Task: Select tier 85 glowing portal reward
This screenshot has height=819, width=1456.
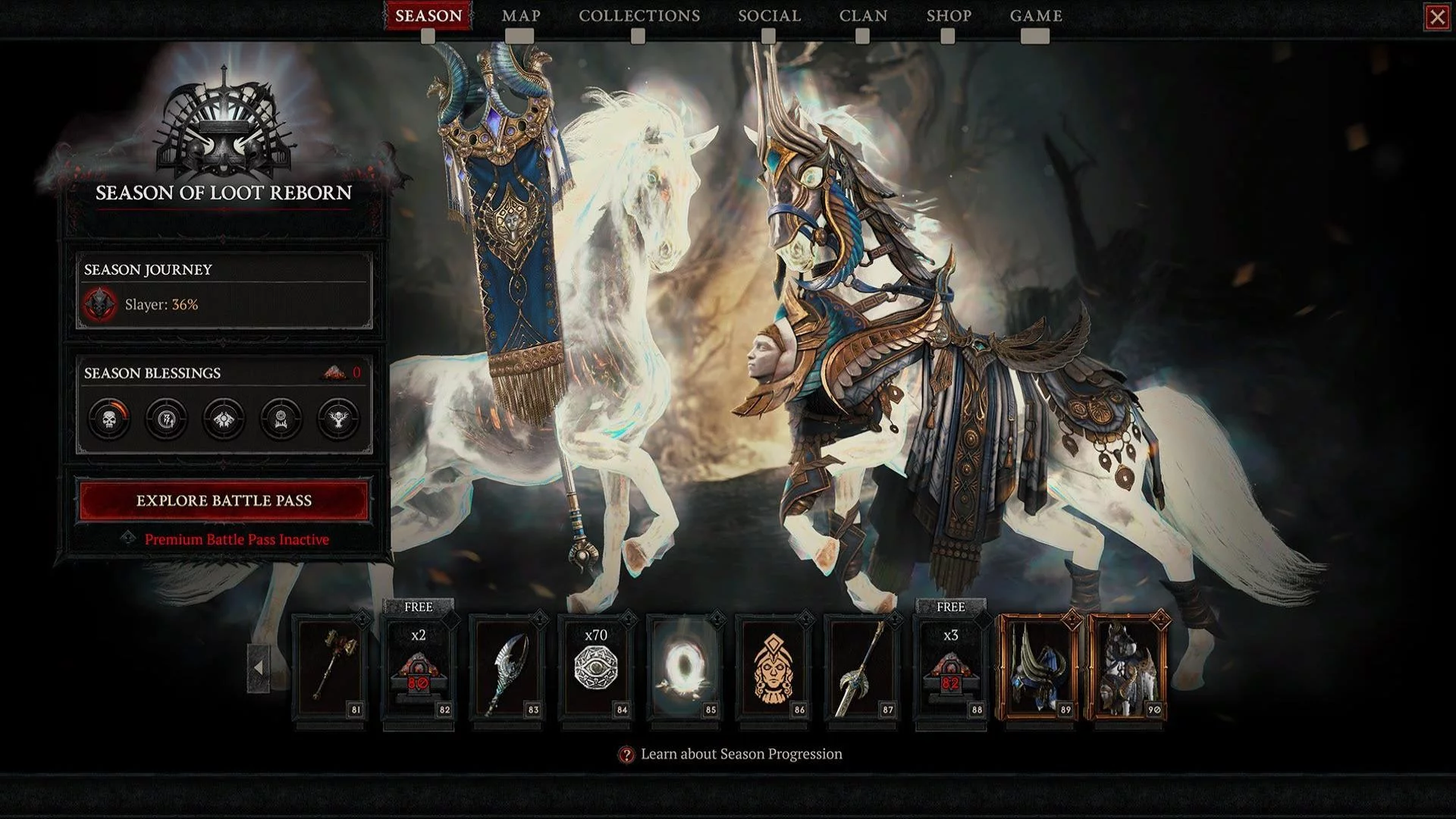Action: 685,667
